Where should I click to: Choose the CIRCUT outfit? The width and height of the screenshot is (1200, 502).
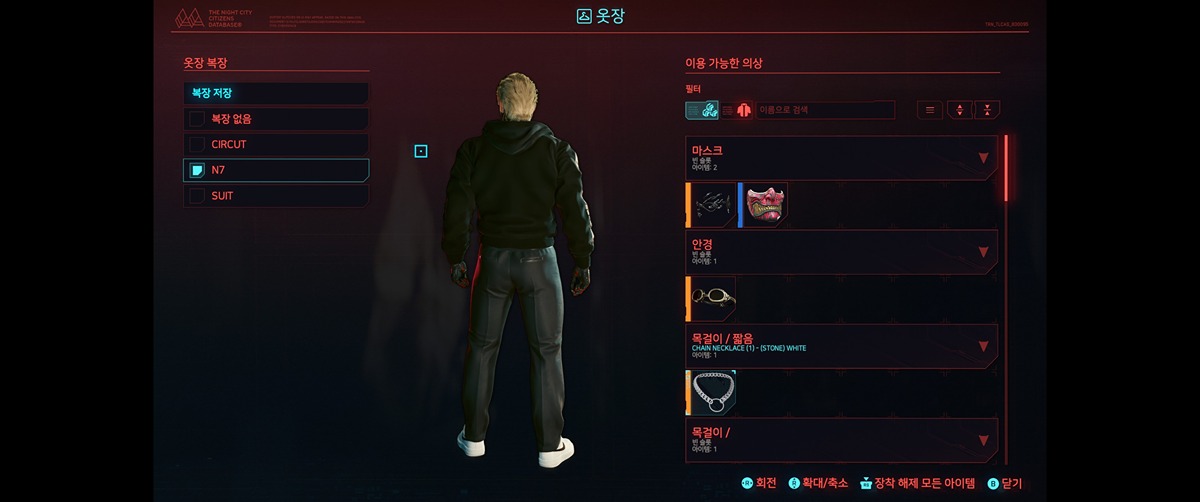coord(276,144)
